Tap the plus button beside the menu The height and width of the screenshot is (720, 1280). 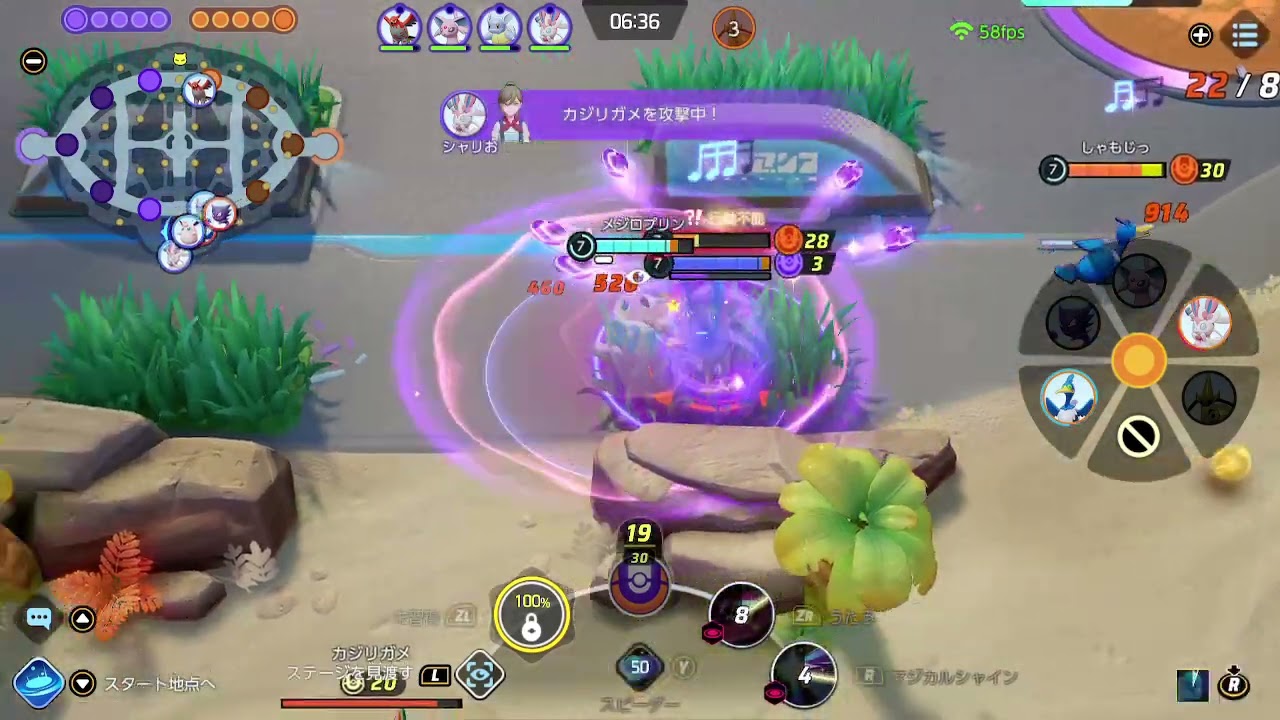click(1200, 36)
